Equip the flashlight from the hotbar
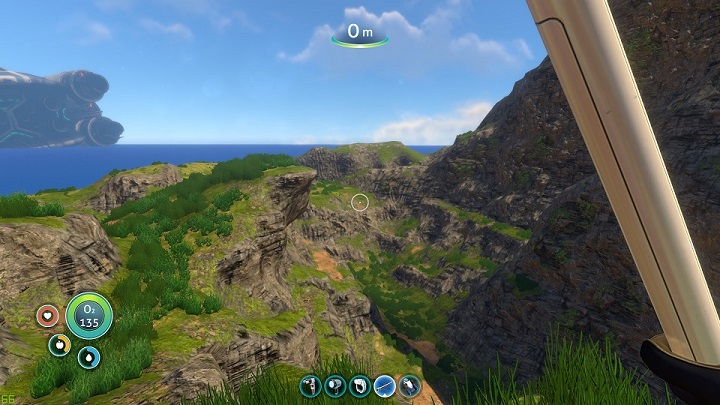The image size is (720, 405). point(336,386)
